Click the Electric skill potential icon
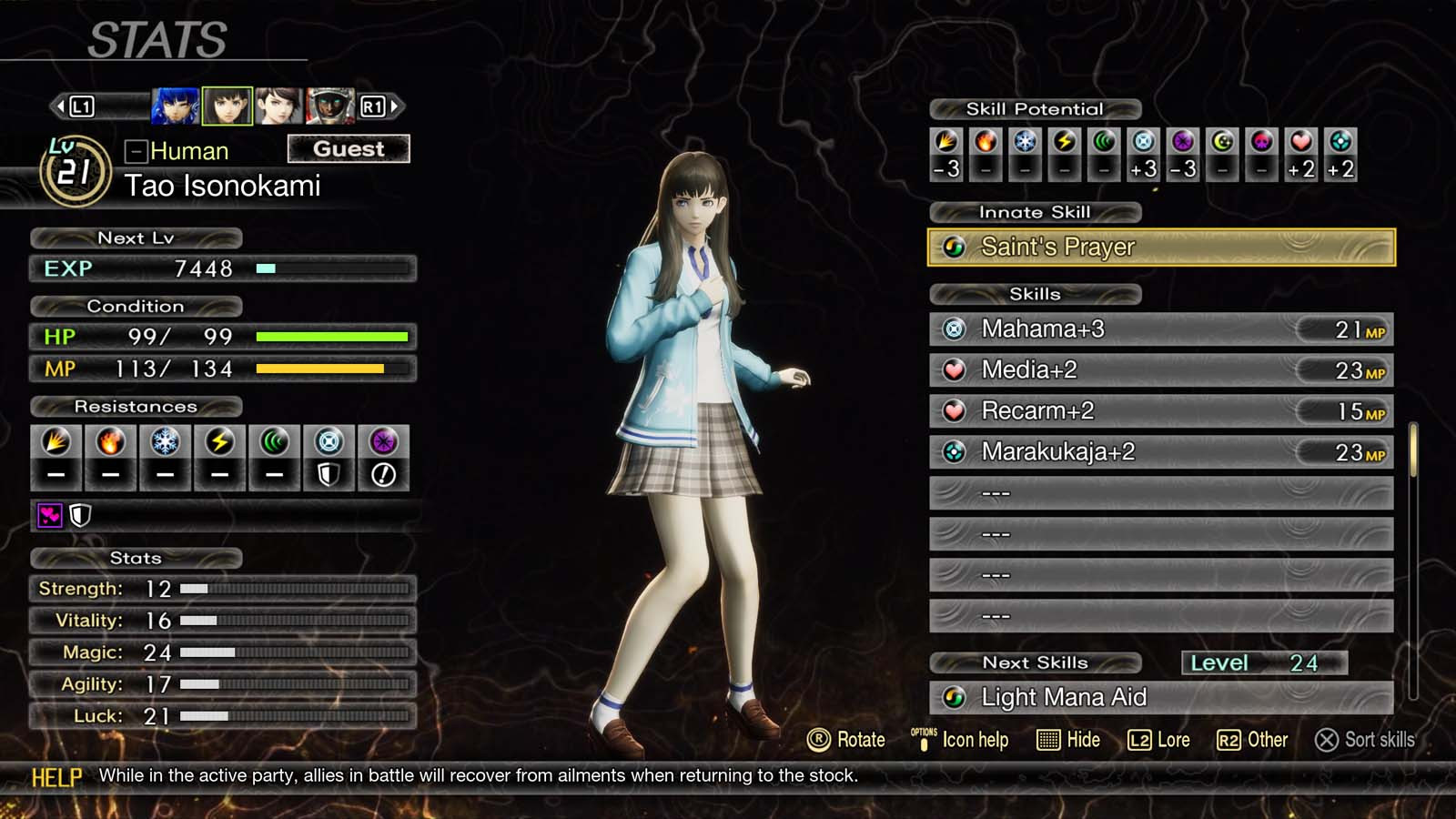The width and height of the screenshot is (1456, 819). [x=1063, y=143]
